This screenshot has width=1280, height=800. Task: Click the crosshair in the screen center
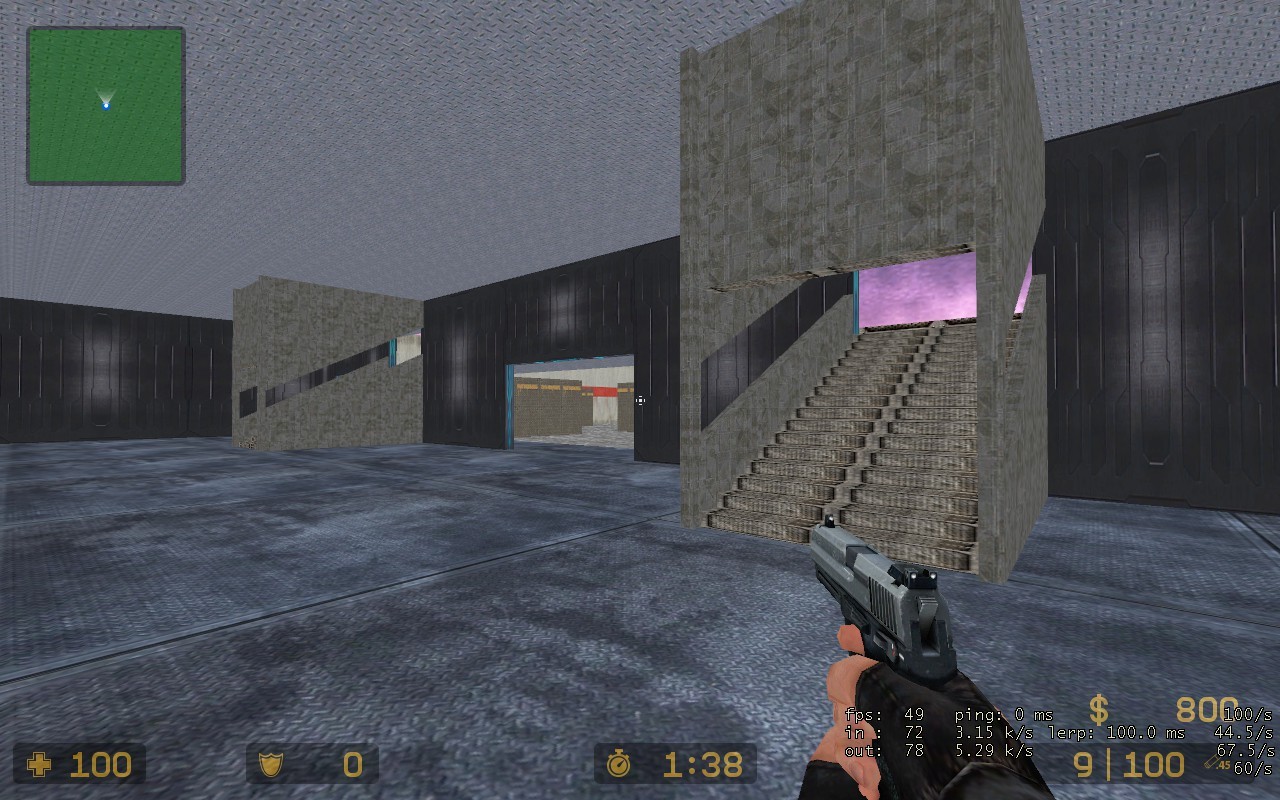point(640,400)
